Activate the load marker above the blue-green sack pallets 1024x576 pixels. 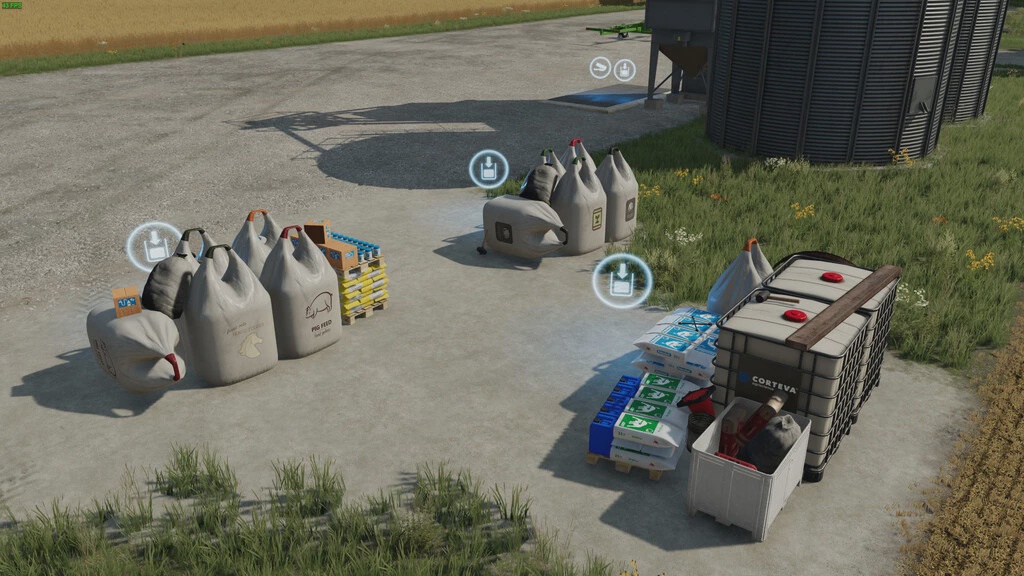click(x=621, y=281)
